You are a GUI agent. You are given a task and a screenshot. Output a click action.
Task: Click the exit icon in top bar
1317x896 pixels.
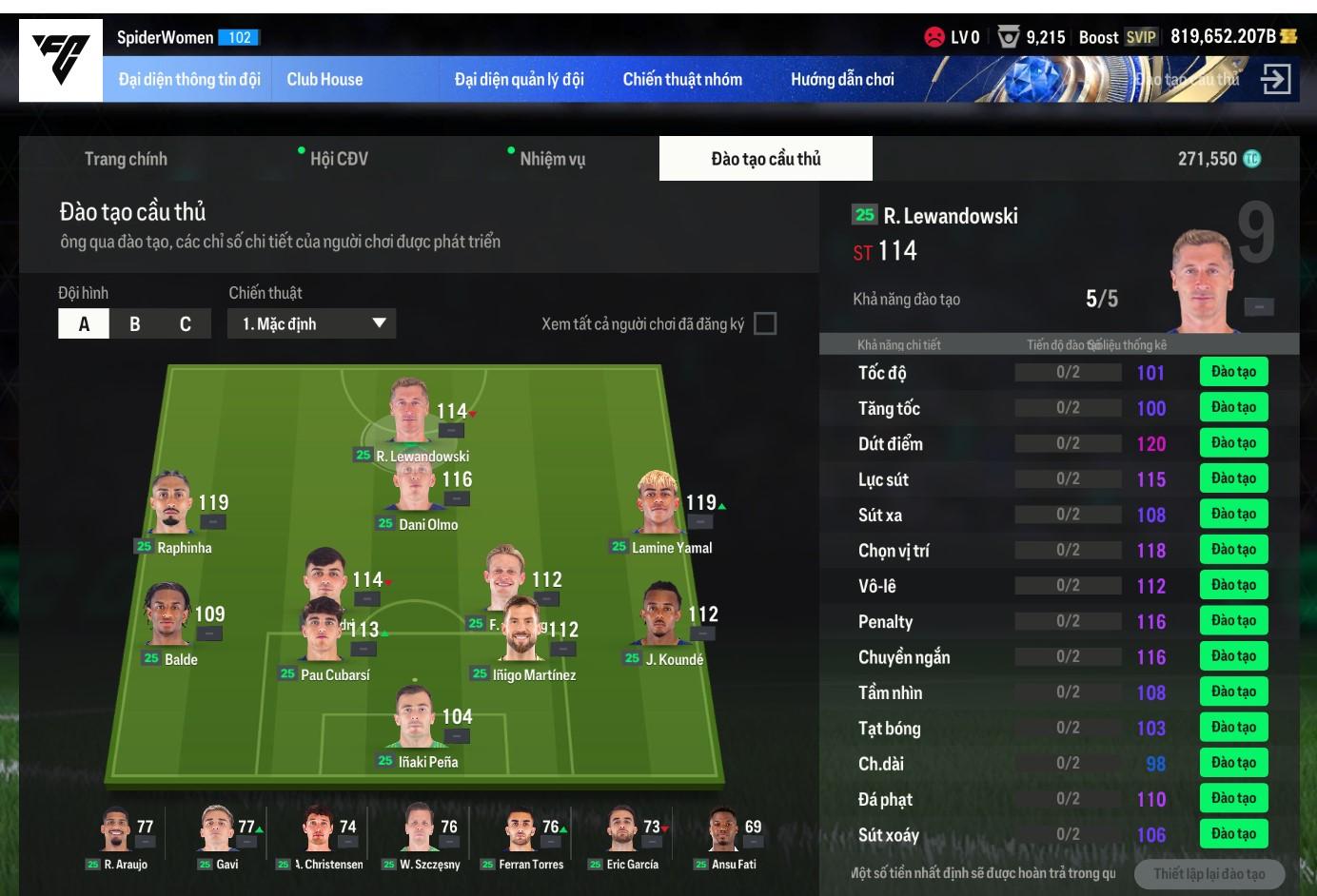(1275, 79)
